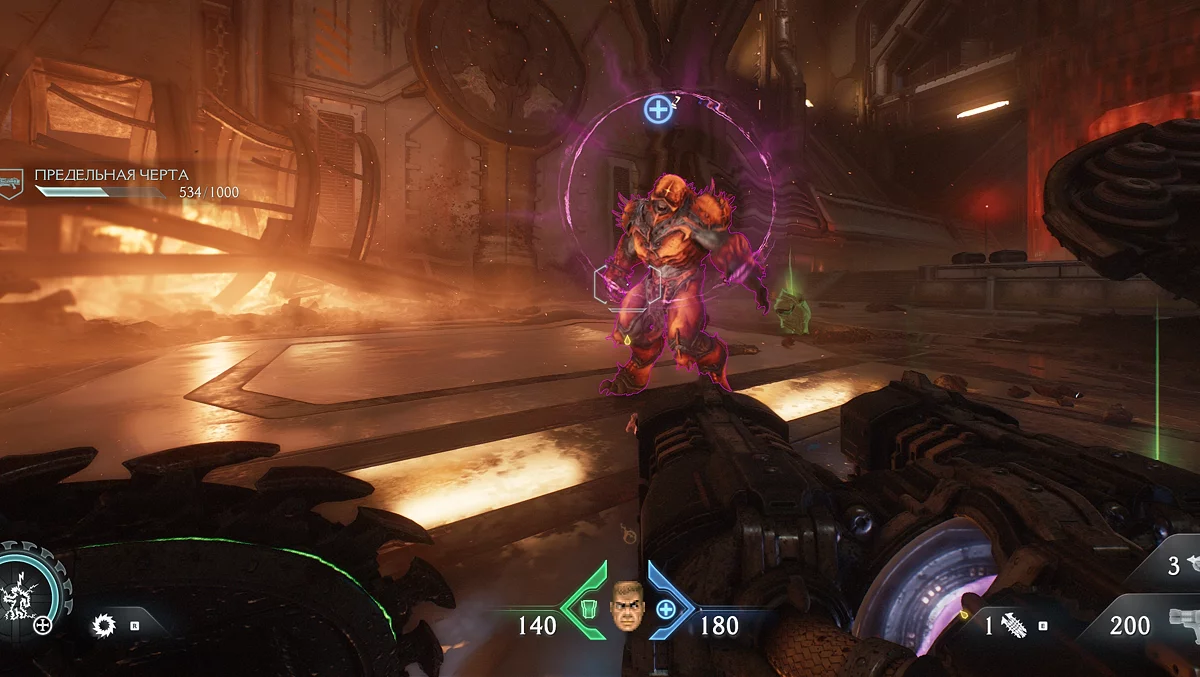
Task: Choose the equipped gun icon
Action: click(1185, 623)
